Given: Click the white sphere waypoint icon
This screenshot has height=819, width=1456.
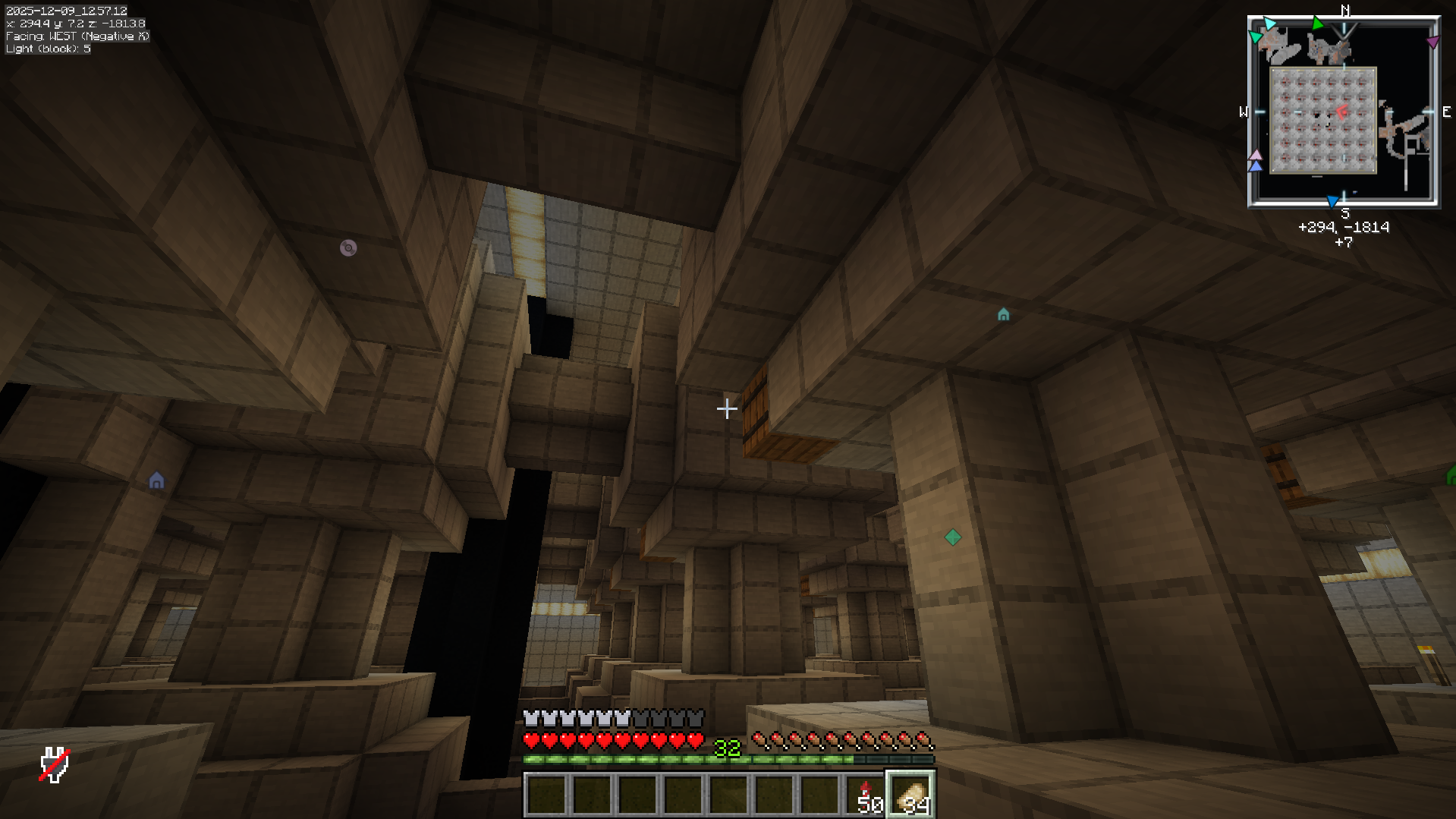Looking at the screenshot, I should pos(347,247).
